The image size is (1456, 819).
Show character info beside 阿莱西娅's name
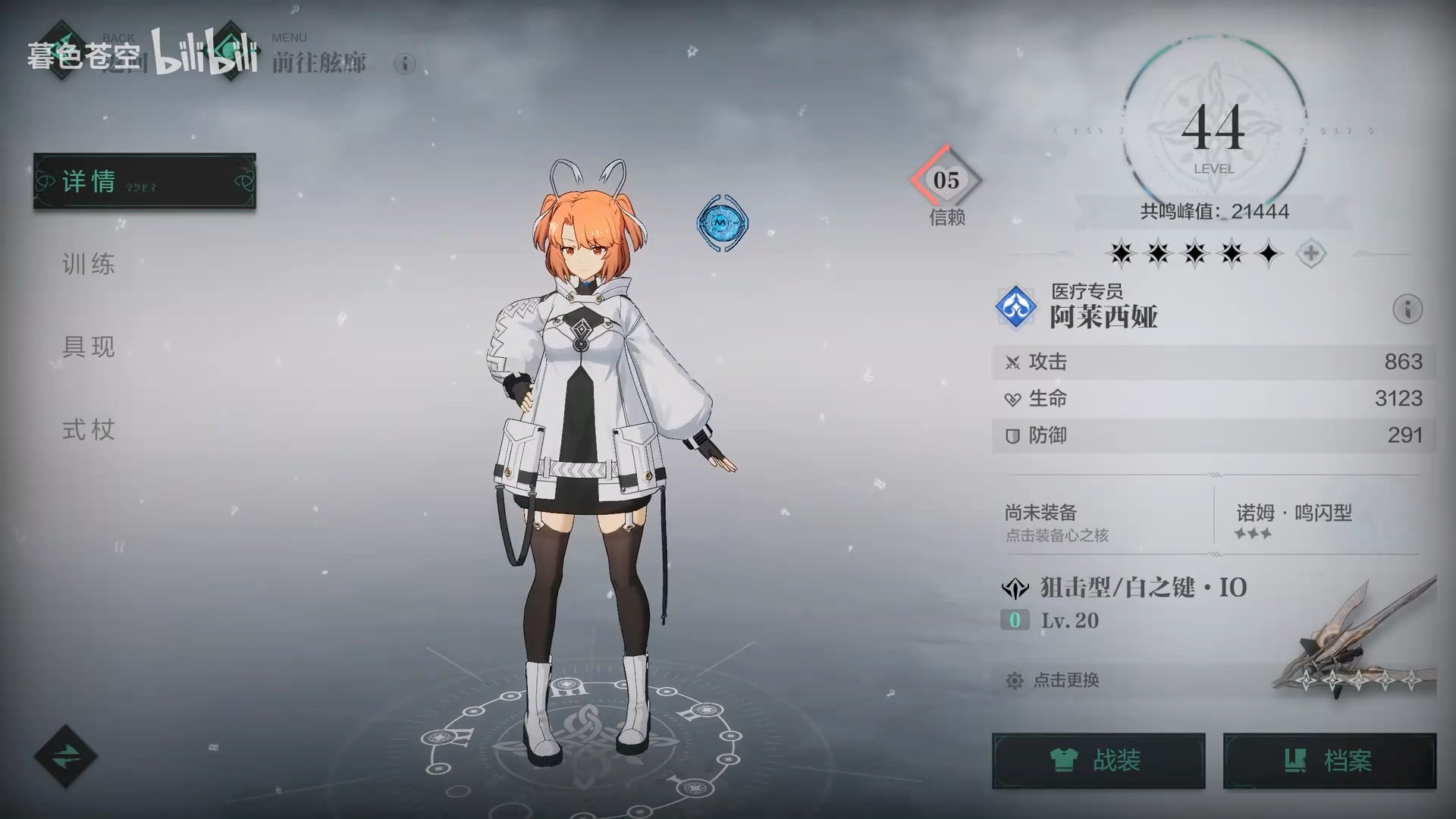[1407, 309]
